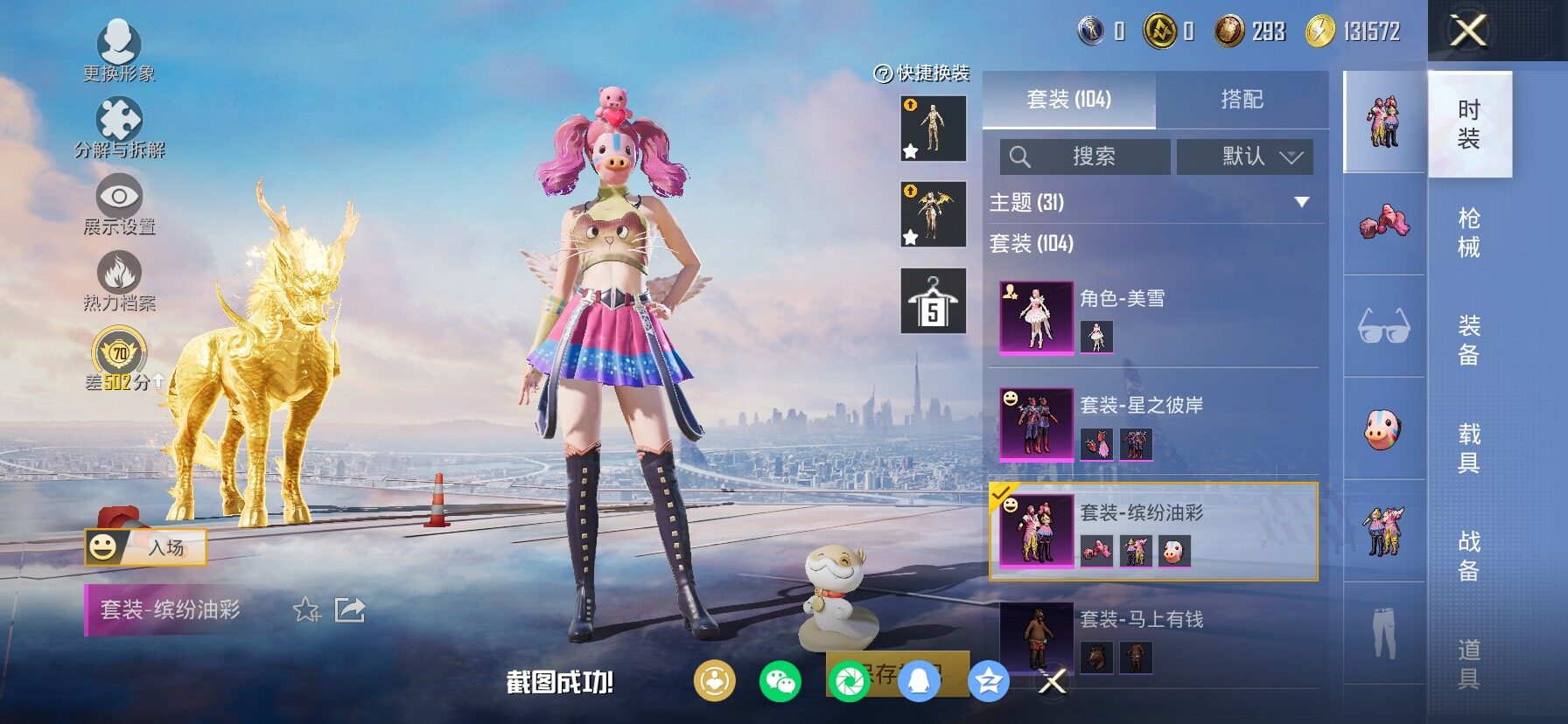Switch to the 搭配 tab

coord(1242,100)
